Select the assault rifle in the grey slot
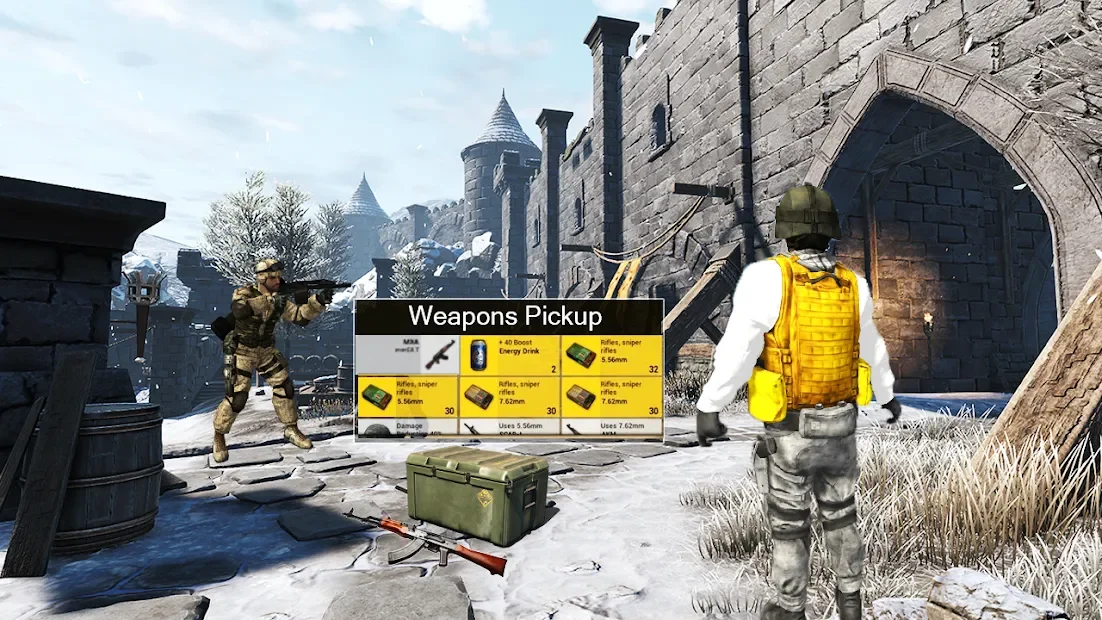This screenshot has width=1102, height=620. tap(406, 354)
